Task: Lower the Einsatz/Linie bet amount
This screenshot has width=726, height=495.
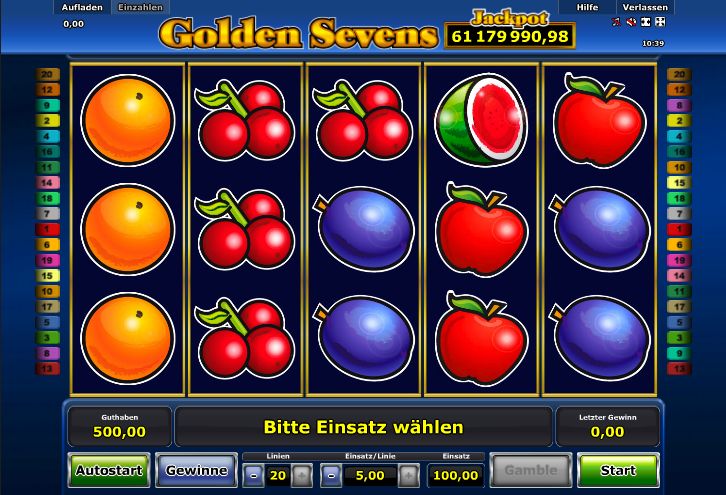Action: click(332, 475)
